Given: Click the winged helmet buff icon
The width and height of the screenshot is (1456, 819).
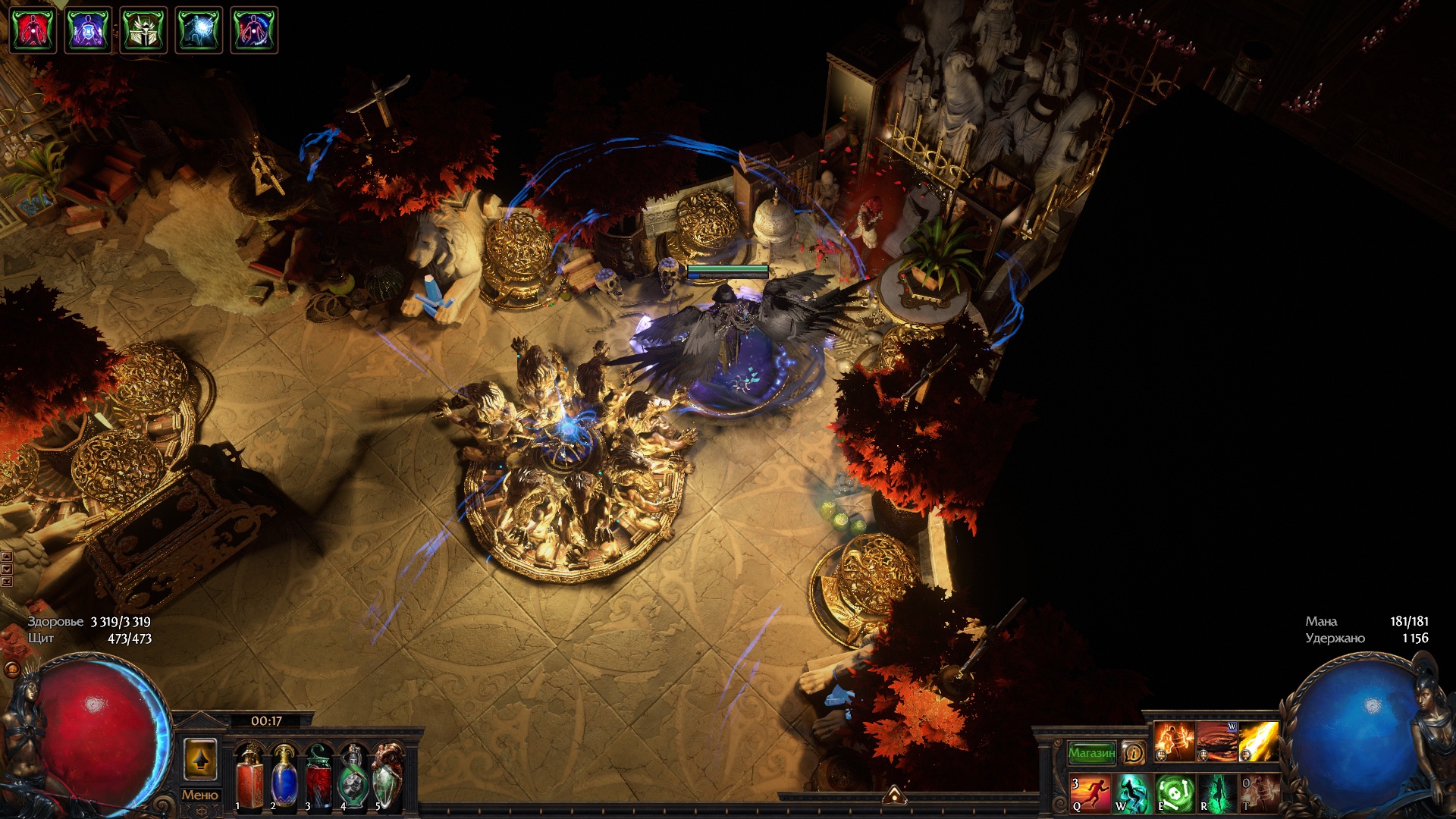Looking at the screenshot, I should [143, 30].
